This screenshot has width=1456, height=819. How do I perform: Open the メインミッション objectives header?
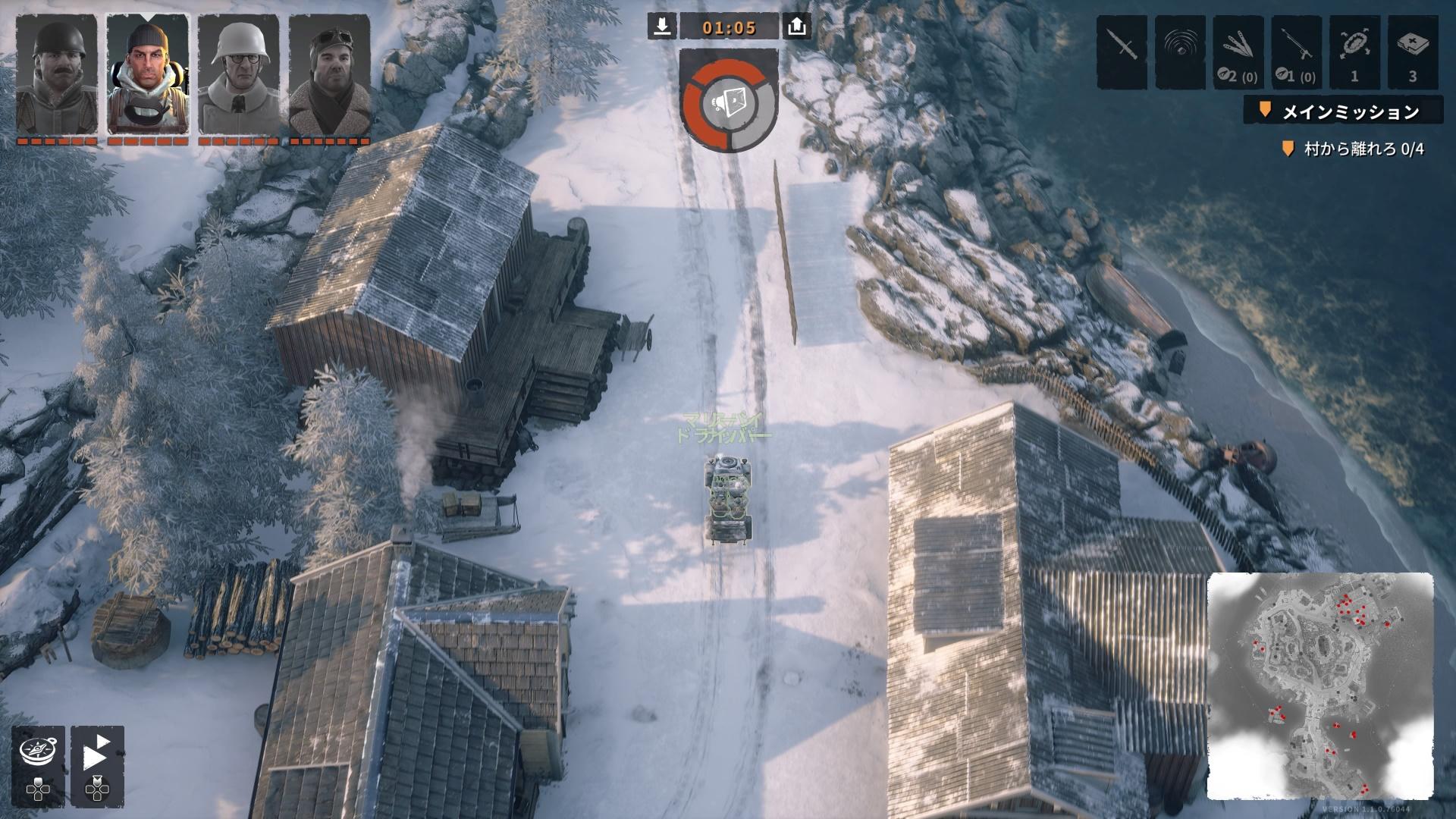[1342, 111]
